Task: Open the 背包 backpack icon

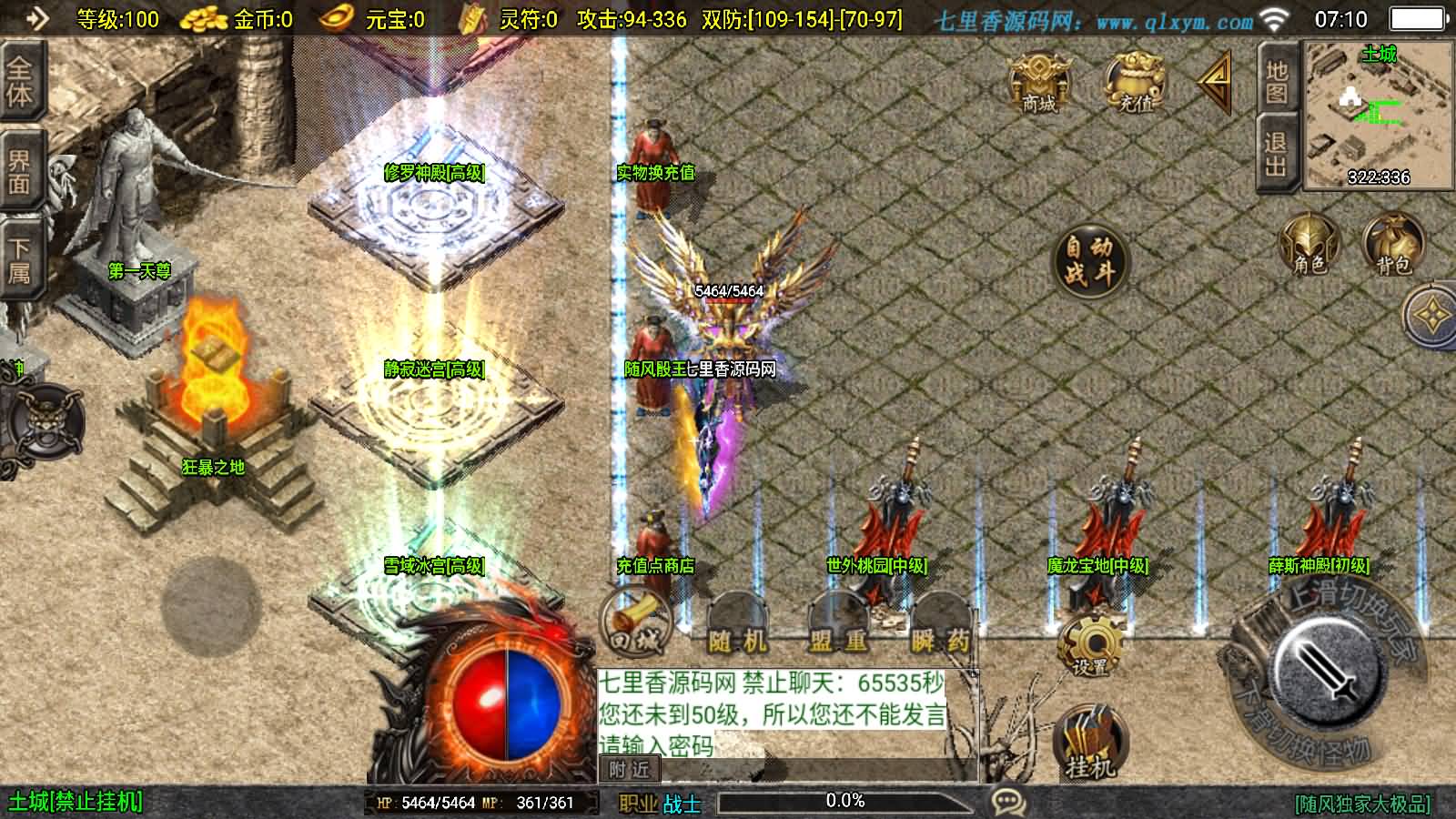Action: point(1390,248)
